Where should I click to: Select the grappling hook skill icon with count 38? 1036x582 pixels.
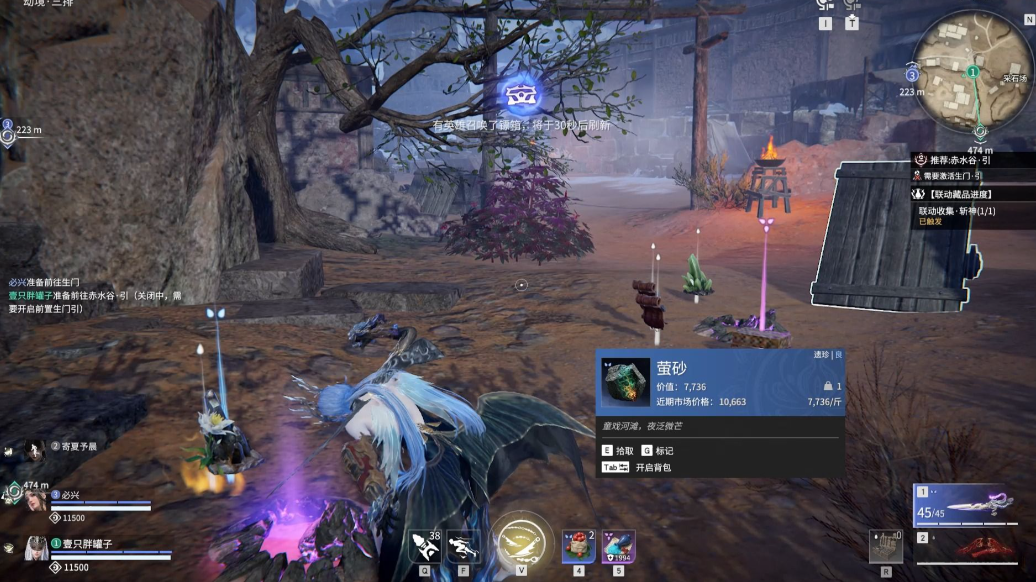click(425, 545)
